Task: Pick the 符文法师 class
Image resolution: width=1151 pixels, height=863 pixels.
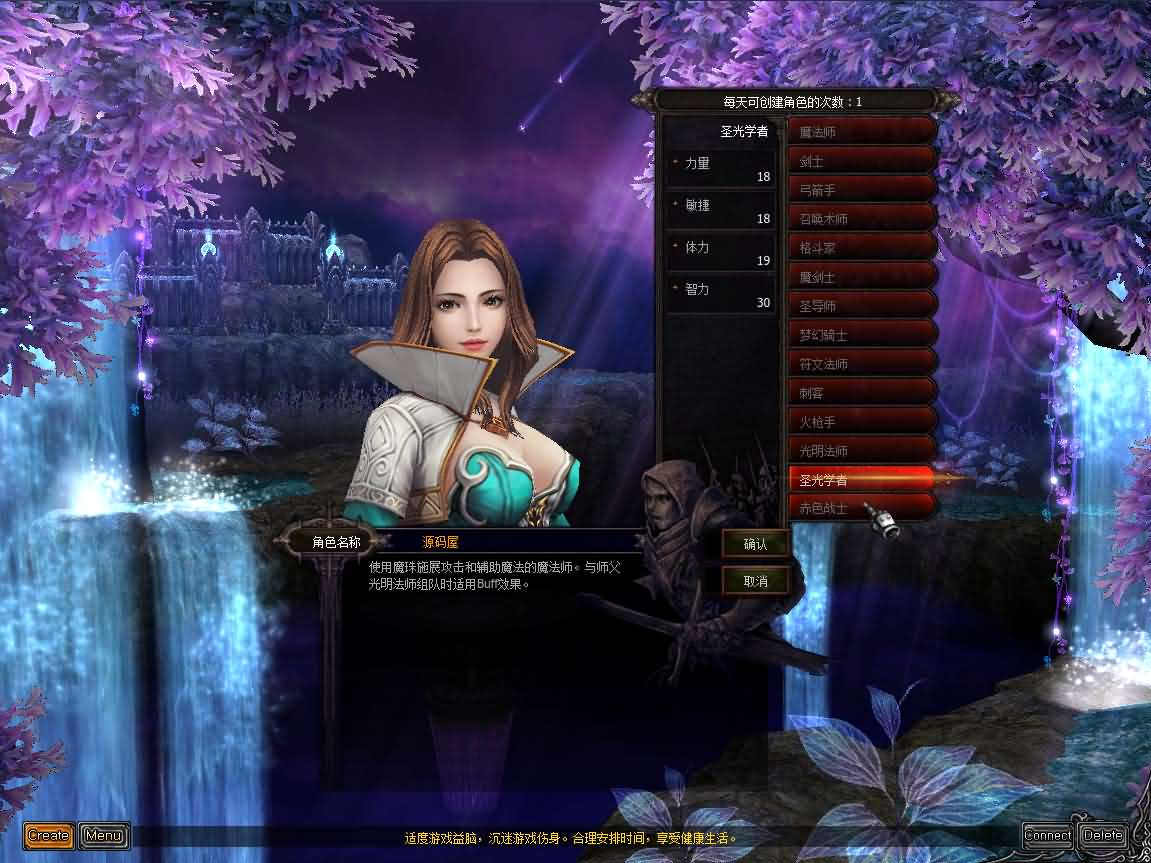Action: (x=862, y=363)
